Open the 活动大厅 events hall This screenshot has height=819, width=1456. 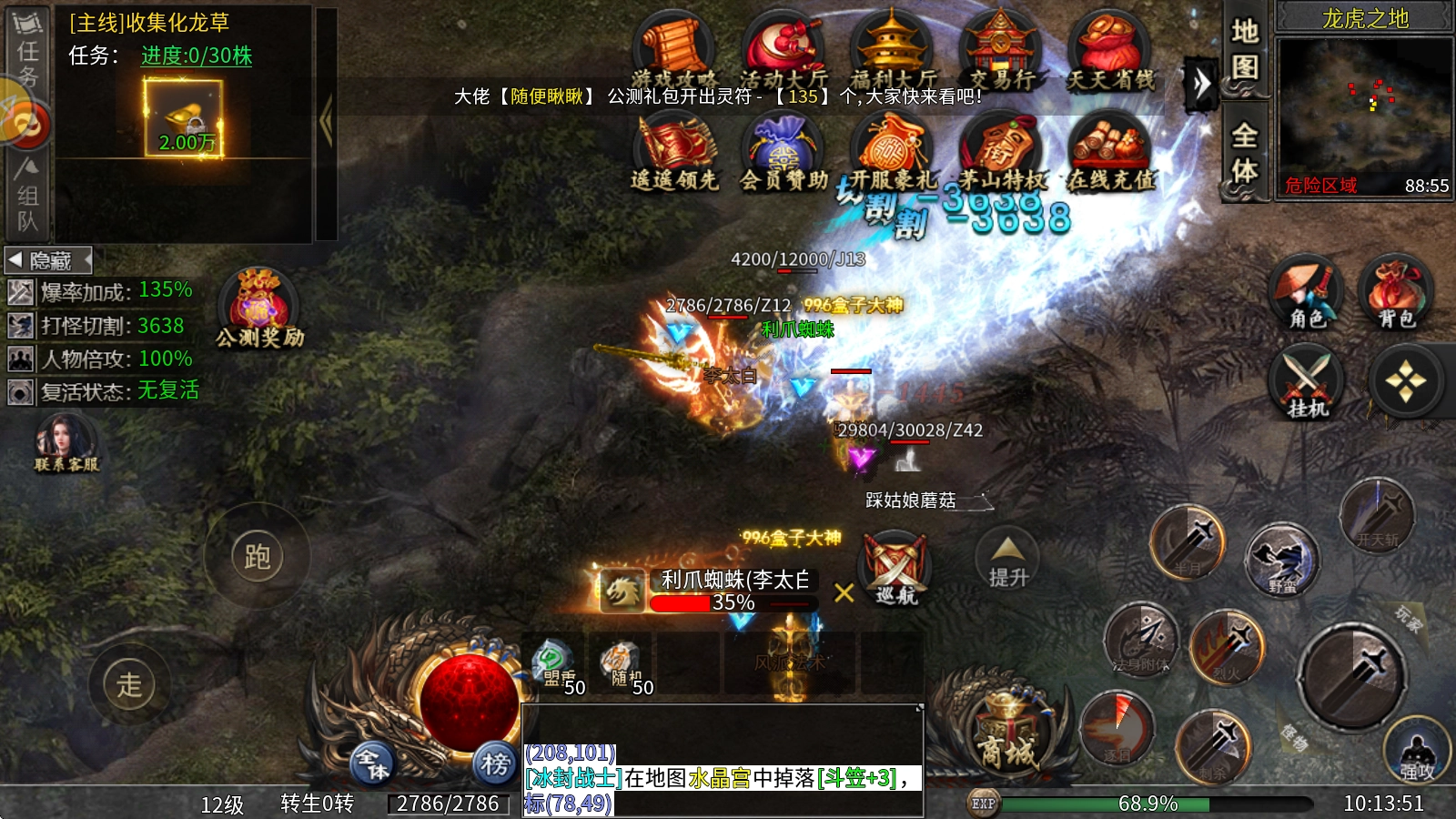tap(784, 51)
